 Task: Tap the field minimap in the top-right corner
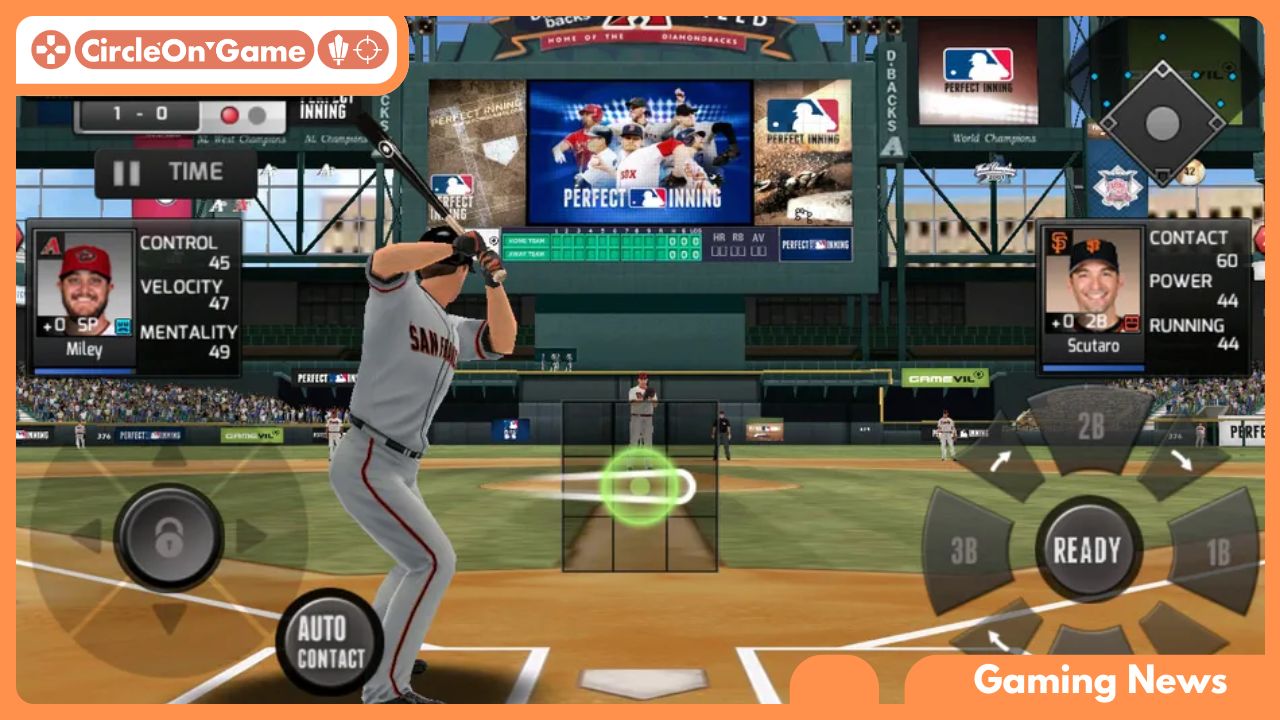coord(1163,120)
